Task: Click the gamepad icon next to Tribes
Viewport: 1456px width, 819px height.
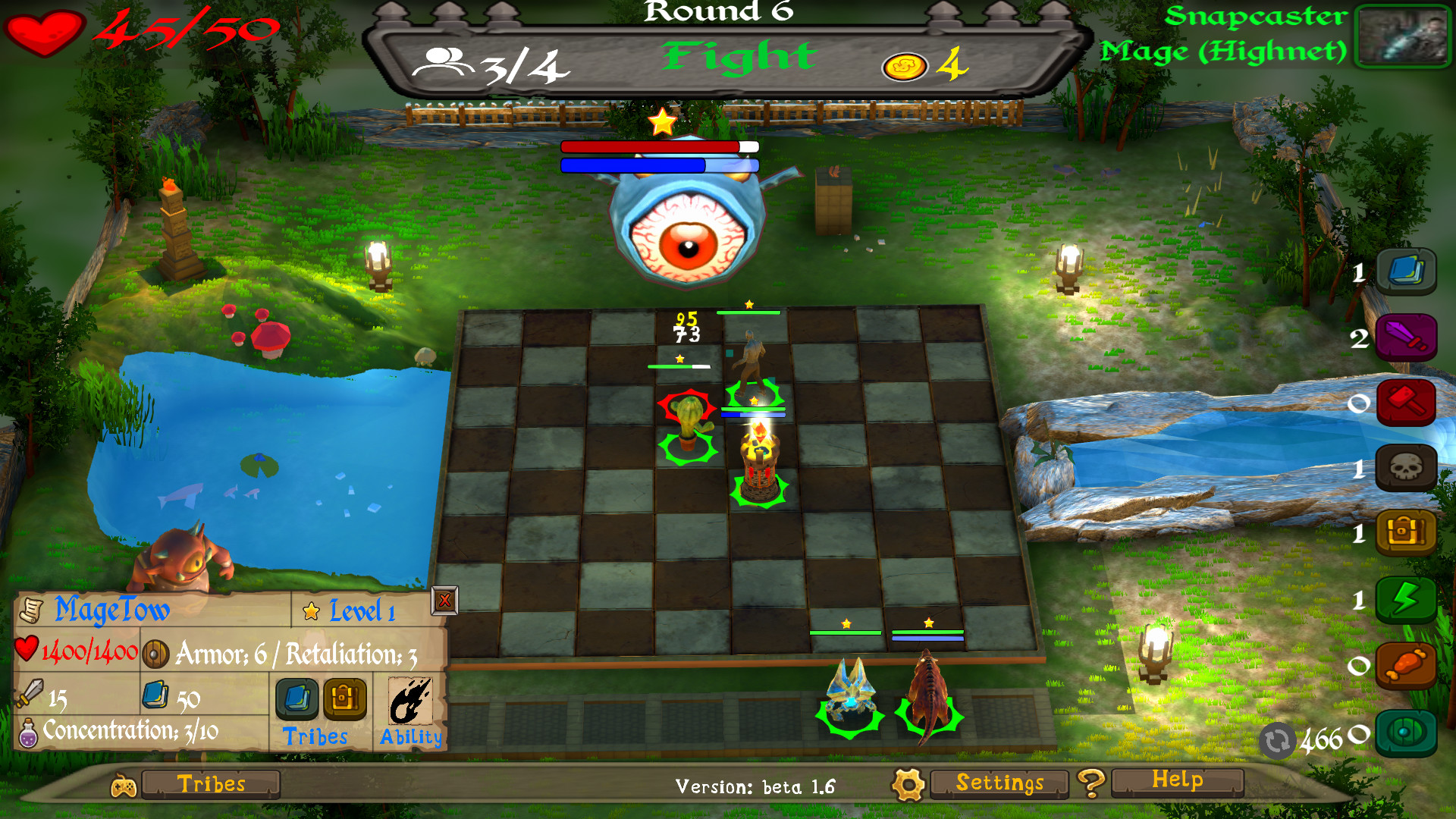Action: [x=124, y=784]
